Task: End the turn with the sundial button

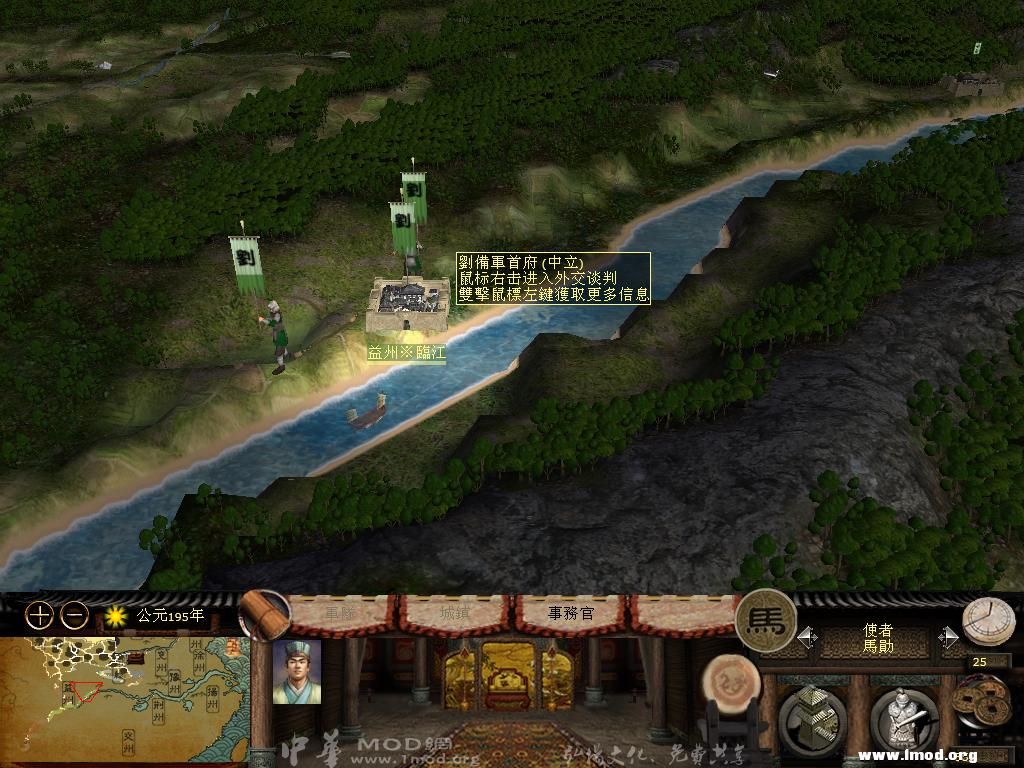Action: tap(988, 622)
